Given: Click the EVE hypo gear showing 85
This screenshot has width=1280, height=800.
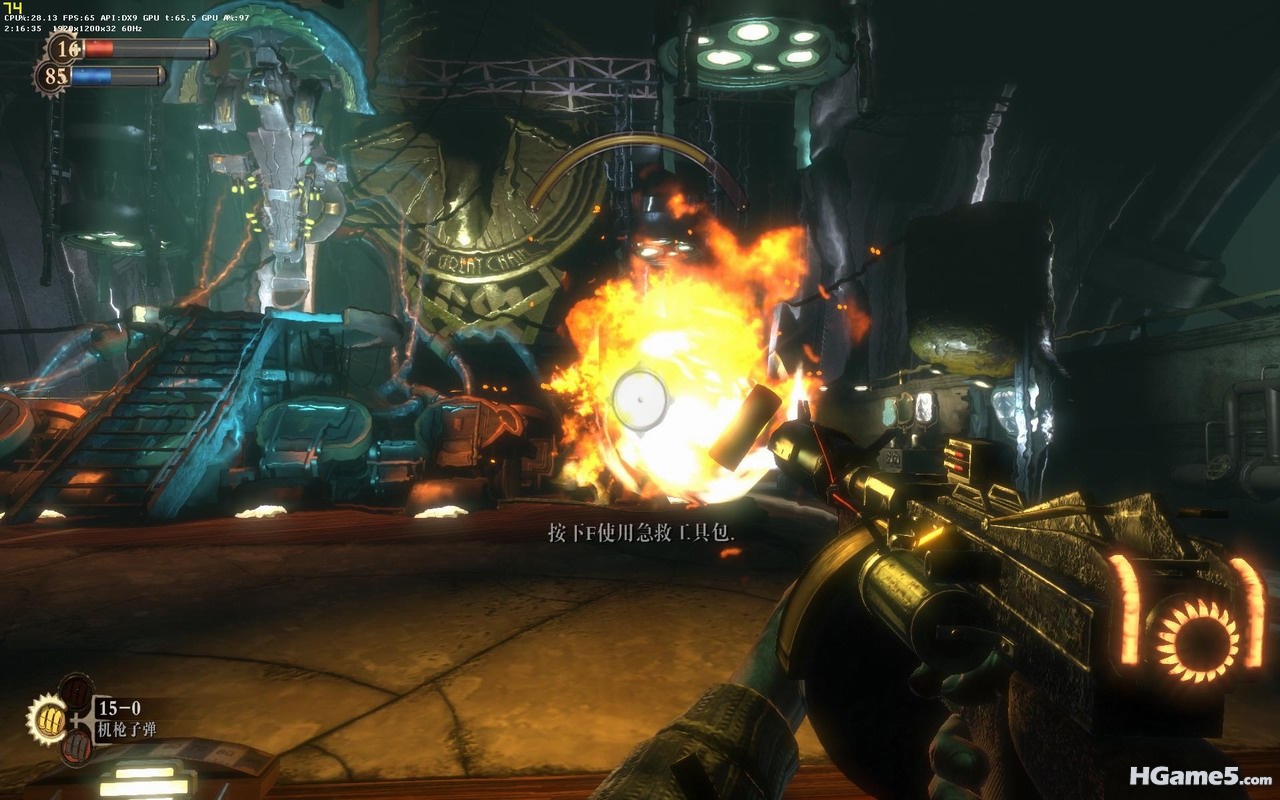Looking at the screenshot, I should click(54, 76).
